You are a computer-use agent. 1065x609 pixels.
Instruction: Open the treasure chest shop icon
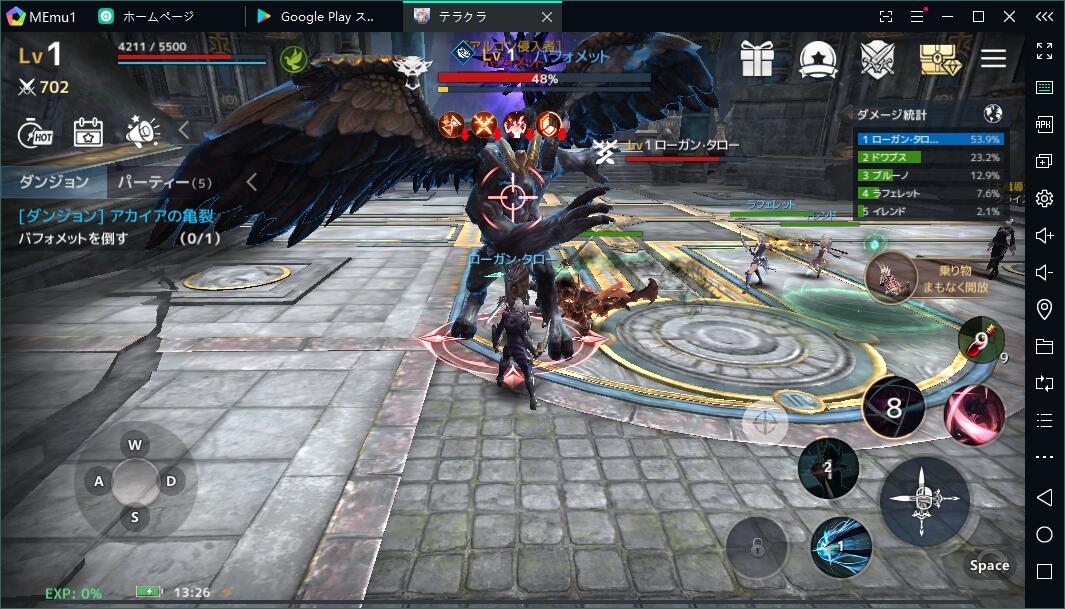point(938,59)
